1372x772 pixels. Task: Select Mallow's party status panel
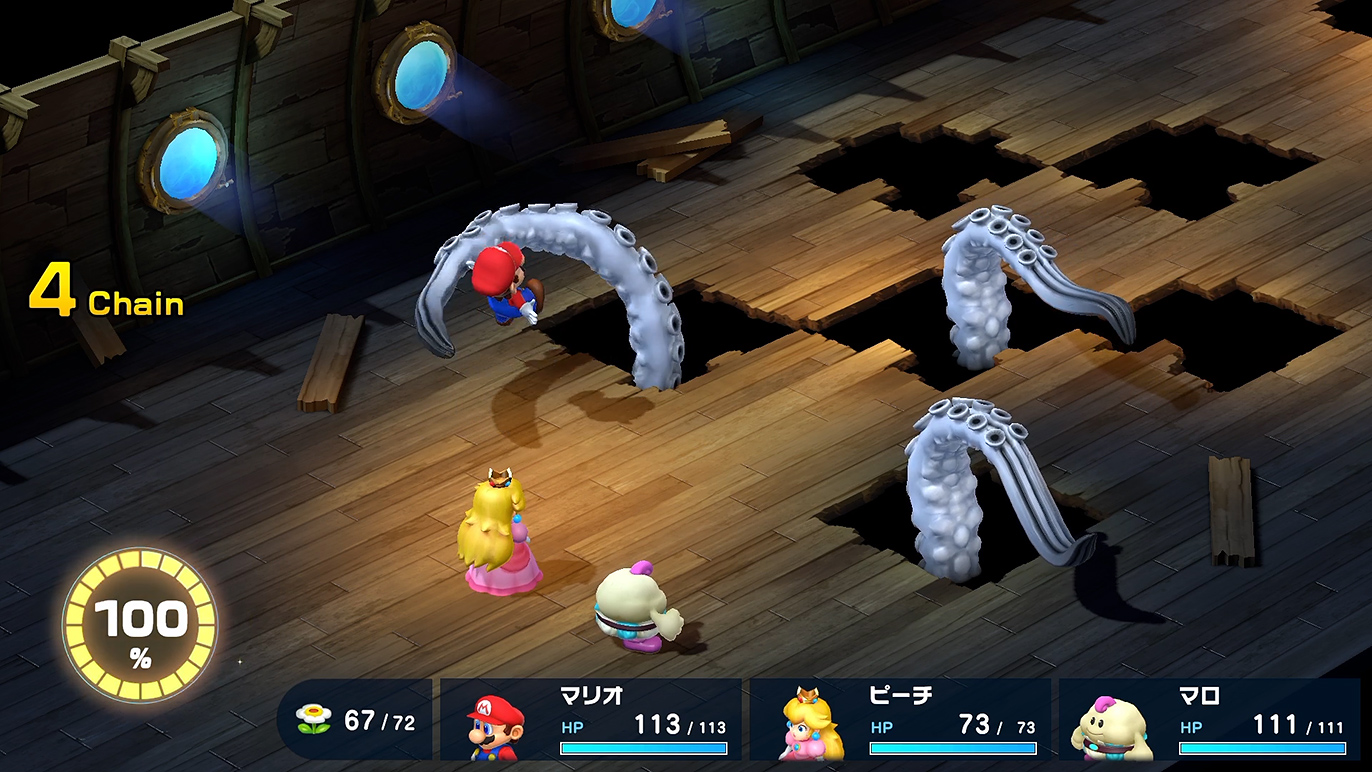click(1209, 720)
